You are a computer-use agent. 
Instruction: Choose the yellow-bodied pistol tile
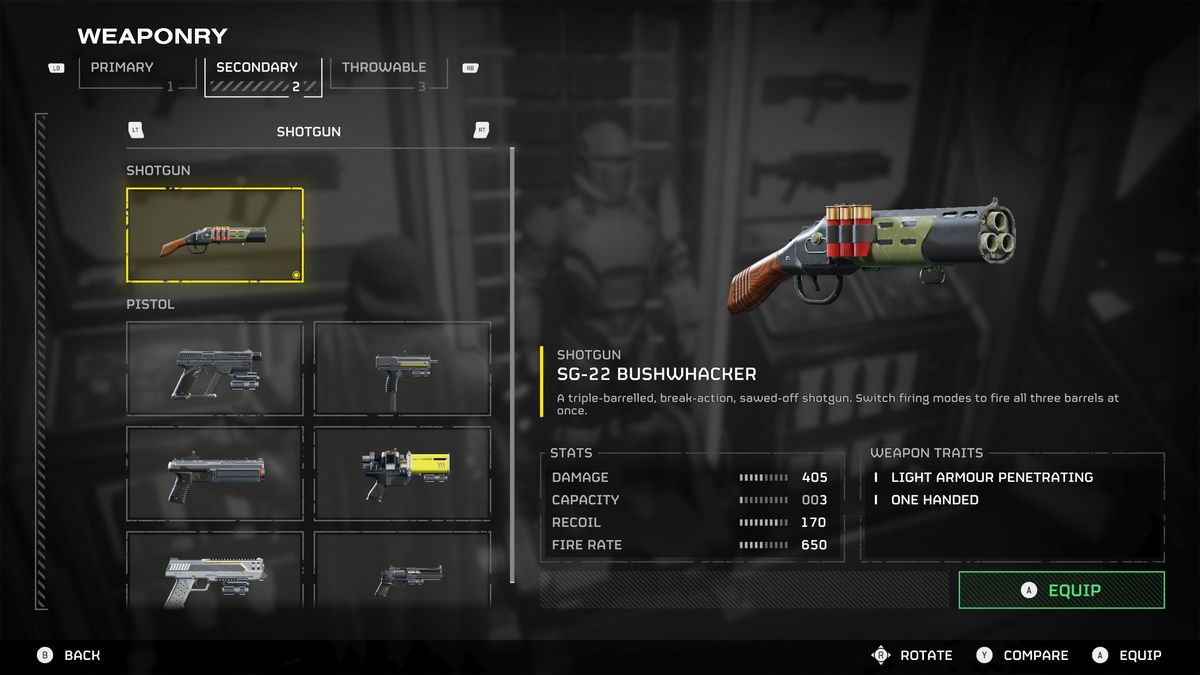point(402,473)
